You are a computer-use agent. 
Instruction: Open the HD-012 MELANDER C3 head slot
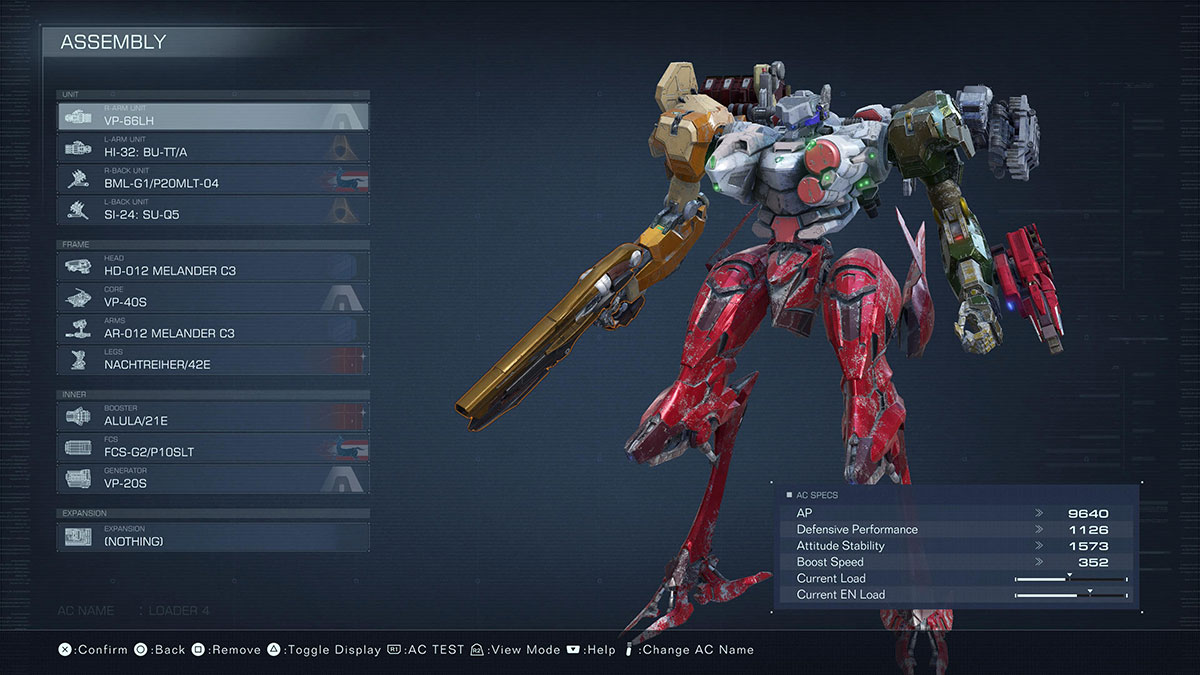click(x=213, y=266)
